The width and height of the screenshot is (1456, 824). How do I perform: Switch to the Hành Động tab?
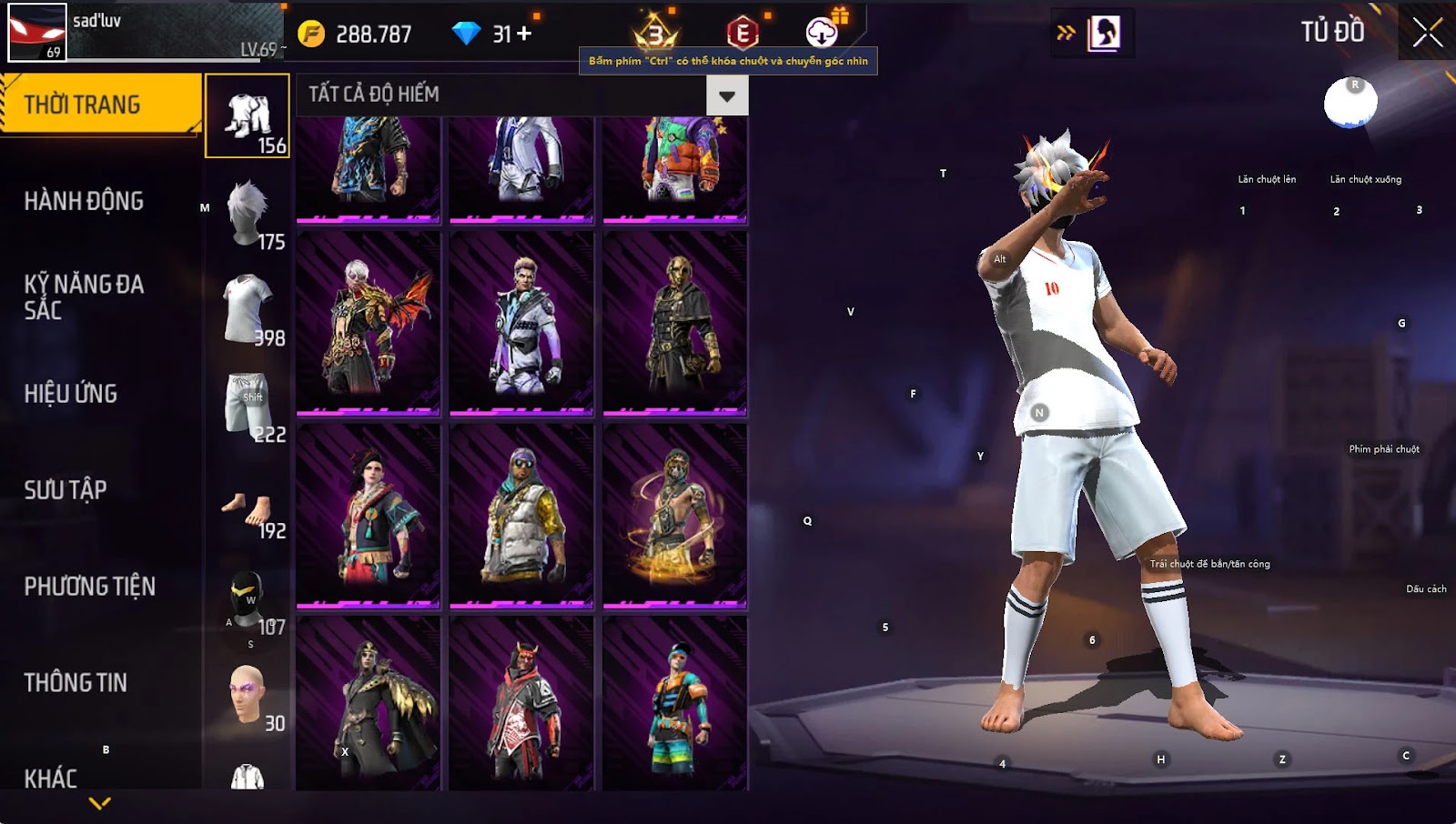[x=84, y=201]
